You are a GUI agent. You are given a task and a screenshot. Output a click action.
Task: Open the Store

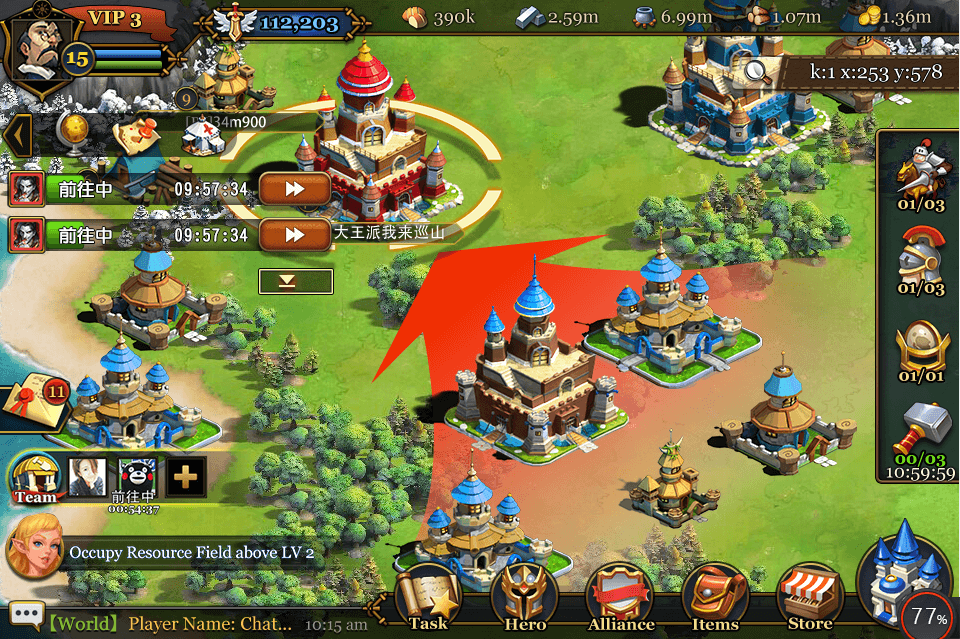[x=810, y=600]
